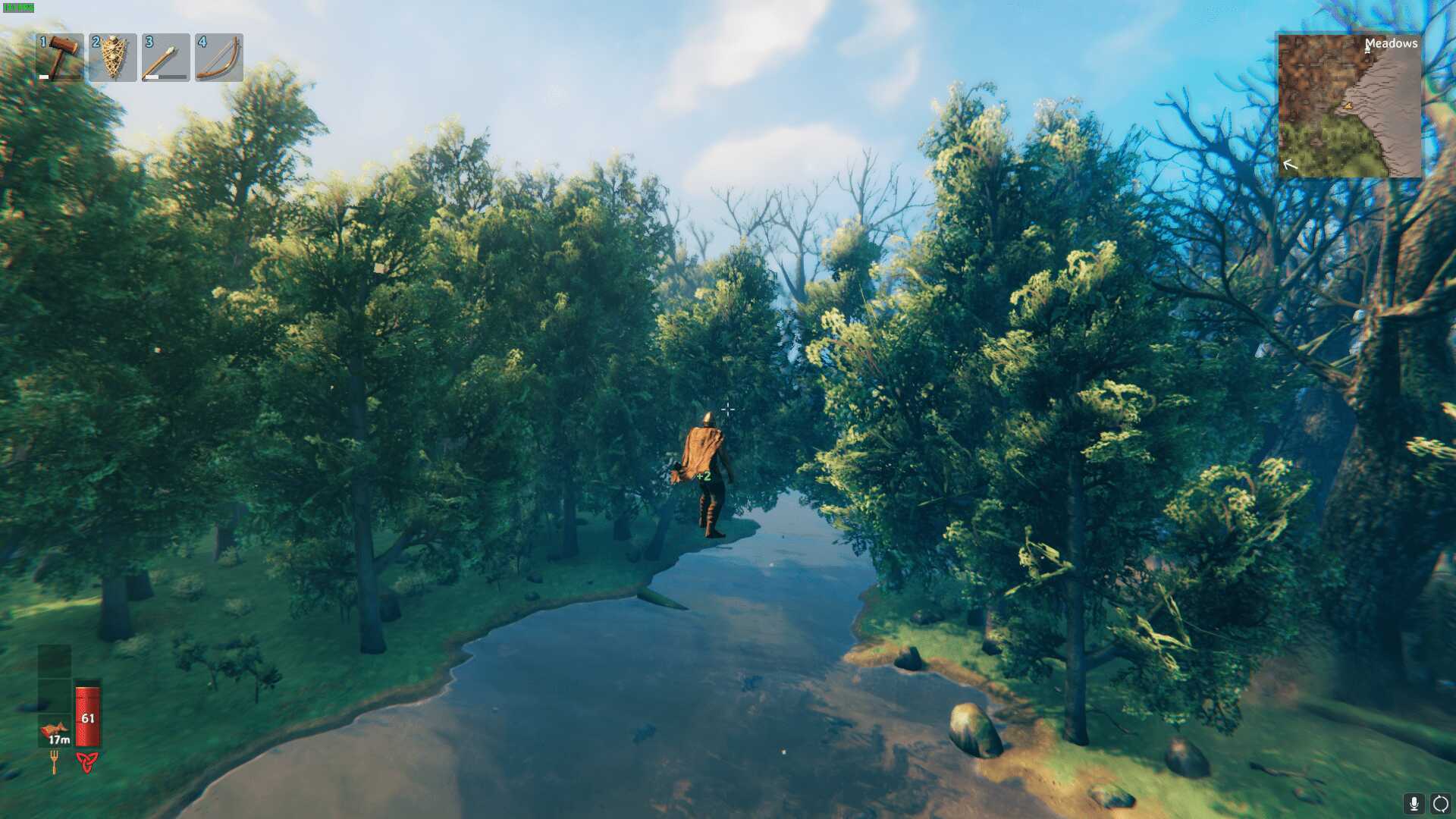Click the number 1 label on the hammer slot
The image size is (1456, 819).
(x=42, y=41)
